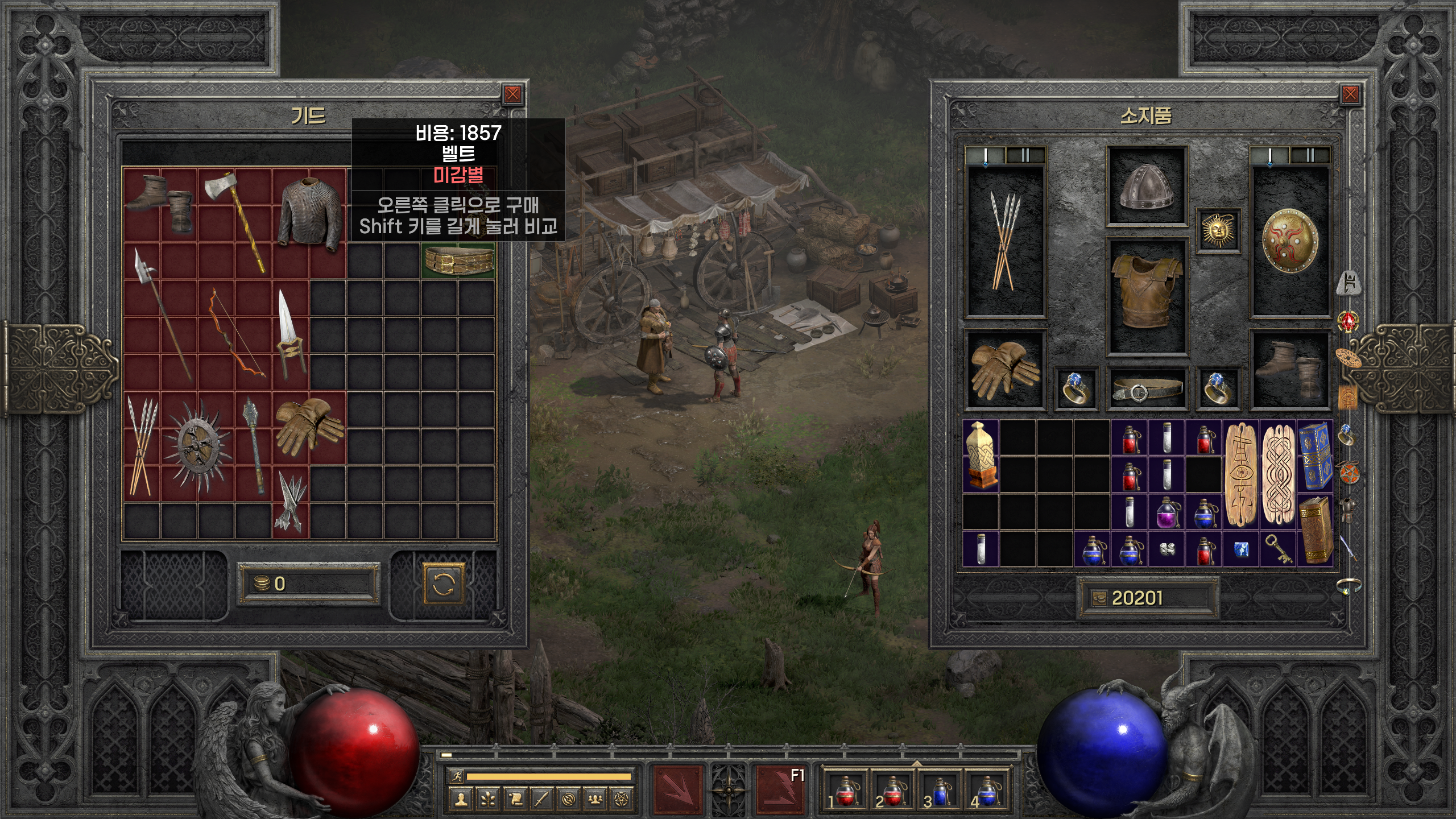The width and height of the screenshot is (1456, 819).
Task: Select the equipped helmet slot
Action: click(1146, 186)
